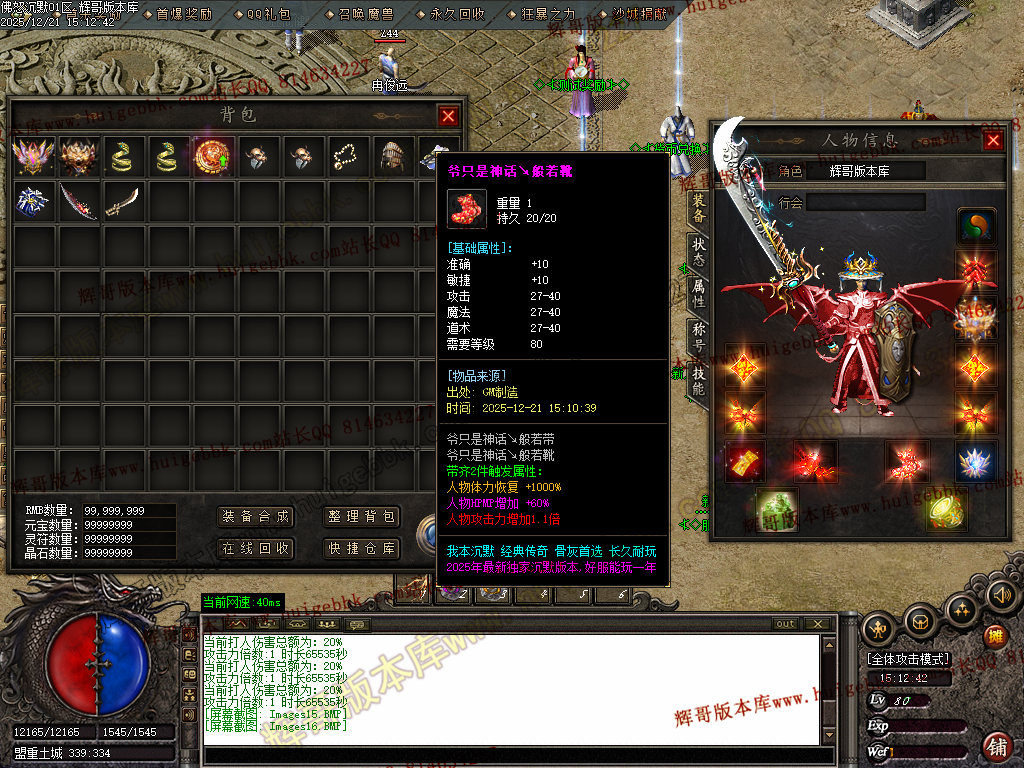The width and height of the screenshot is (1024, 768).
Task: Toggle the 全体攻击模式 attack mode label
Action: point(909,660)
